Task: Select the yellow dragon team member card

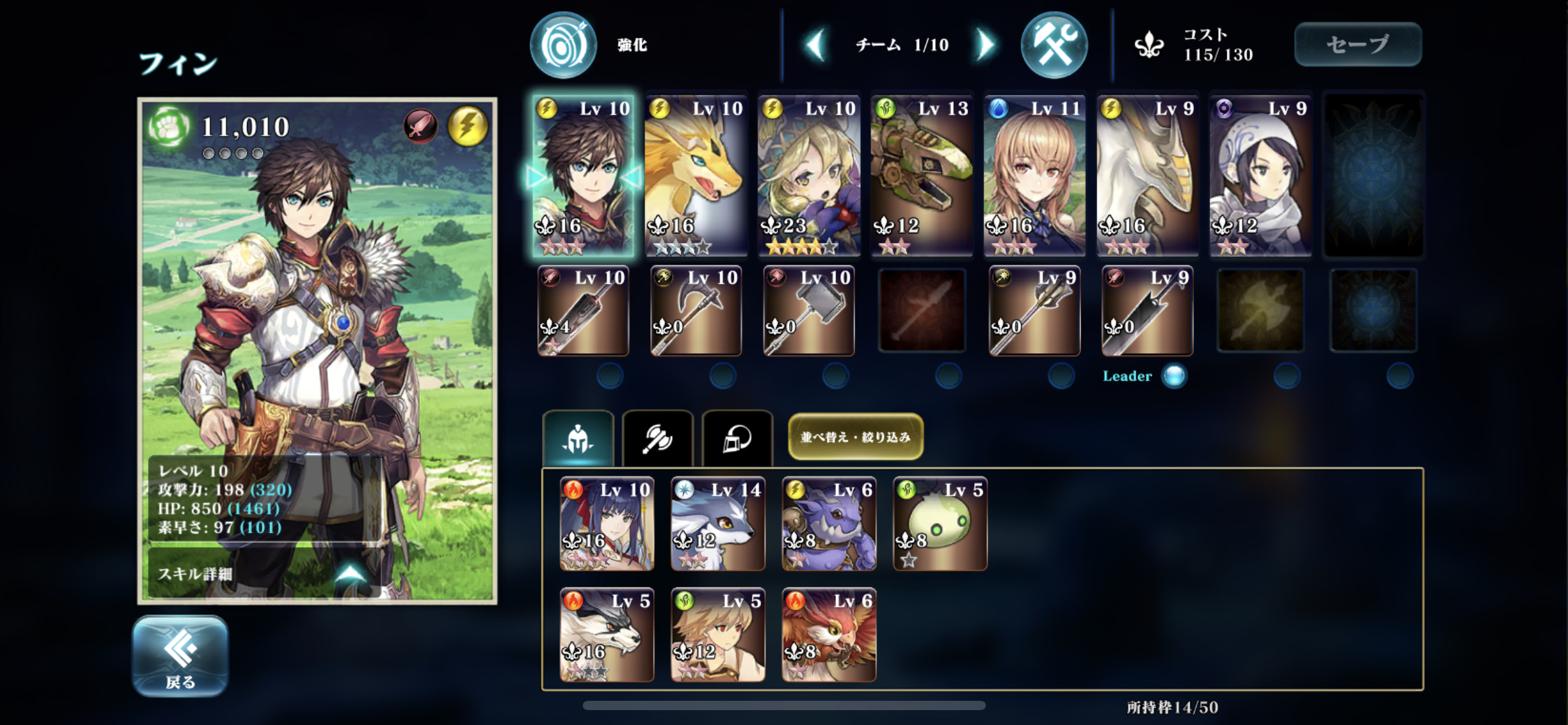Action: pyautogui.click(x=695, y=176)
